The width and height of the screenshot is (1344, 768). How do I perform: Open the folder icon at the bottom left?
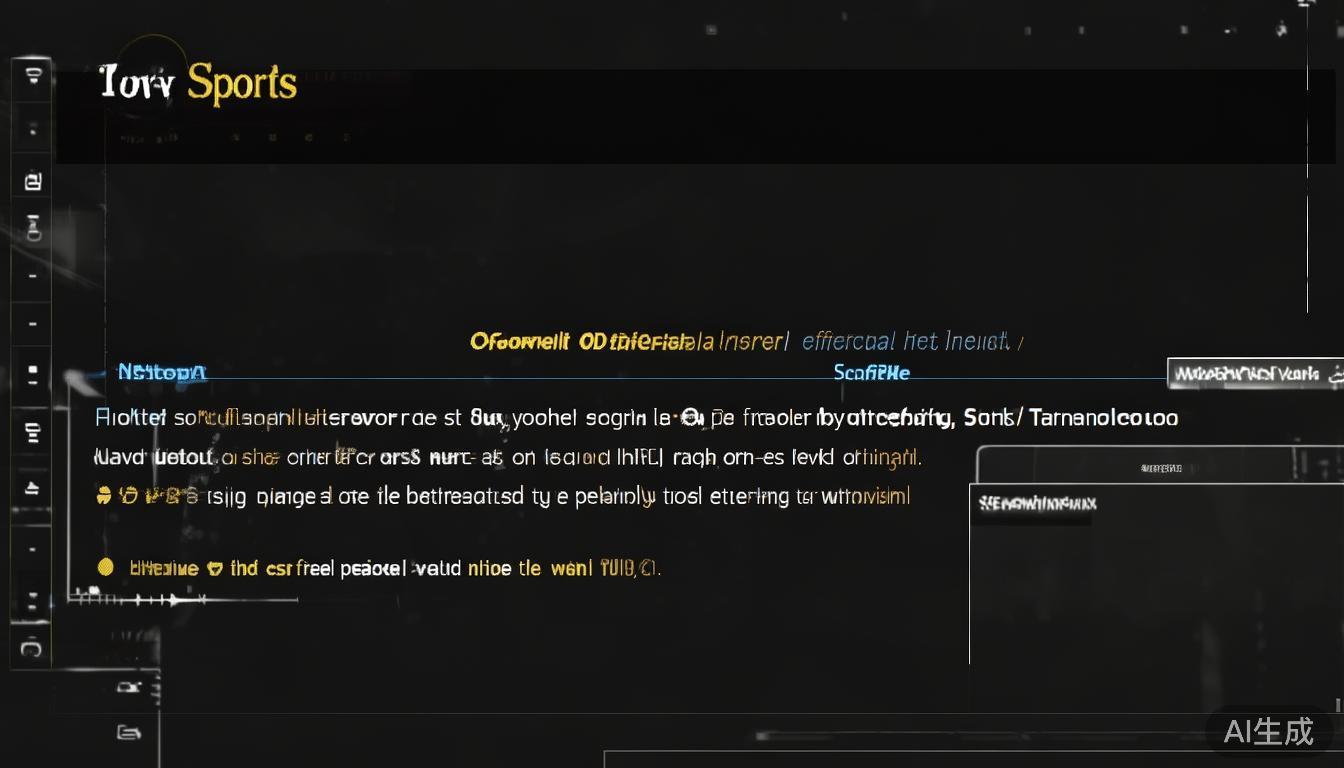click(128, 732)
